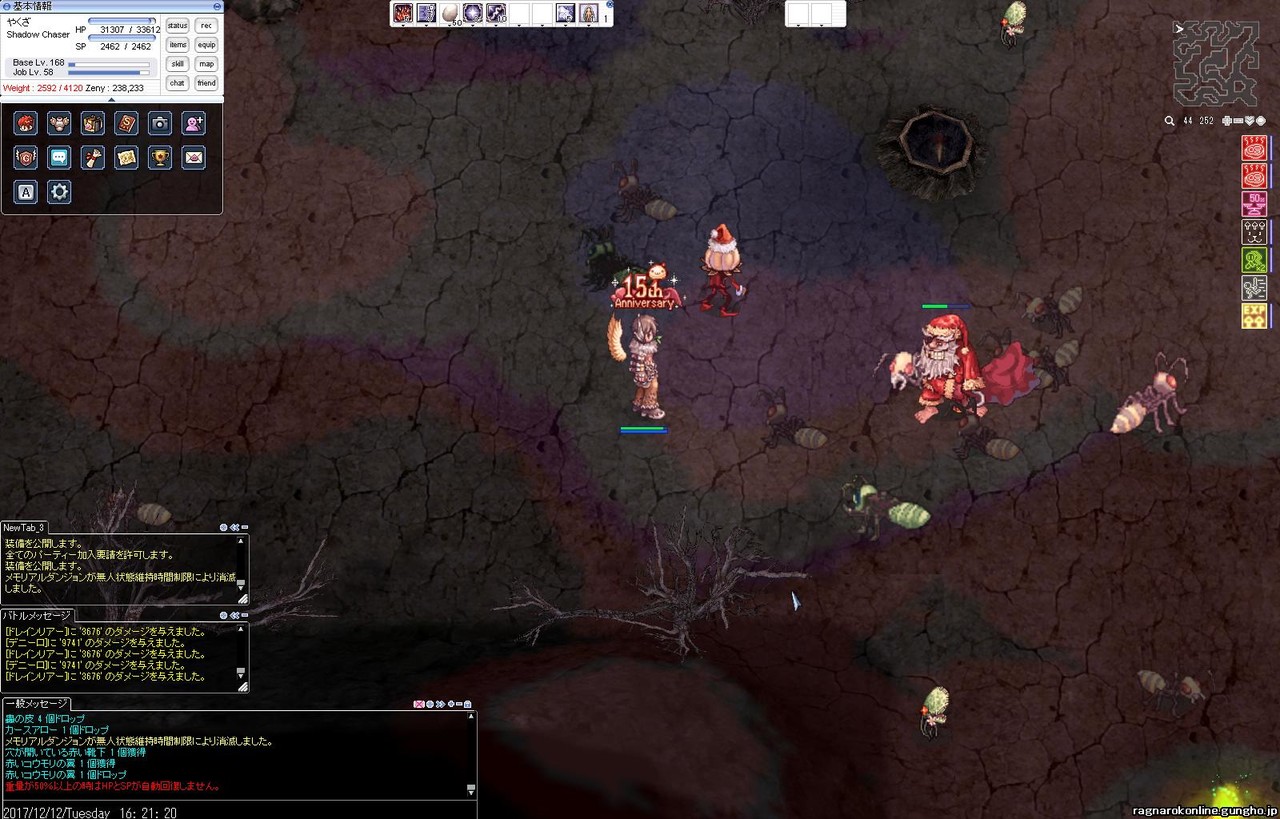1280x819 pixels.
Task: Zoom in the minimap with plus button
Action: [x=1227, y=121]
